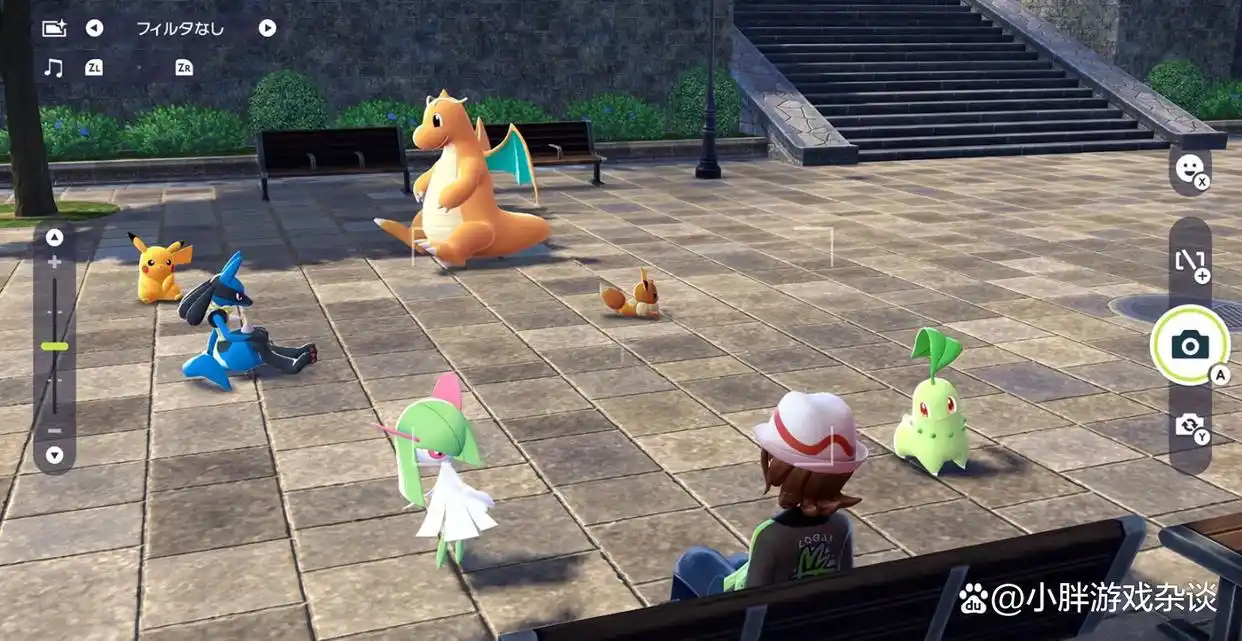
Task: Open the smiley face expression menu
Action: (x=1188, y=169)
